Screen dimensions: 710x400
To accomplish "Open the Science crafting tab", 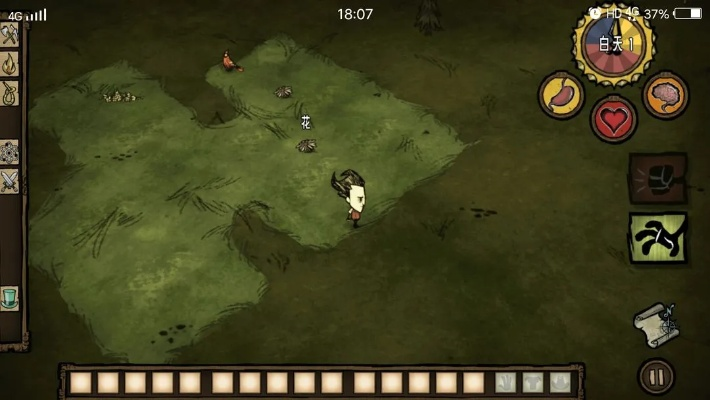I will point(10,152).
